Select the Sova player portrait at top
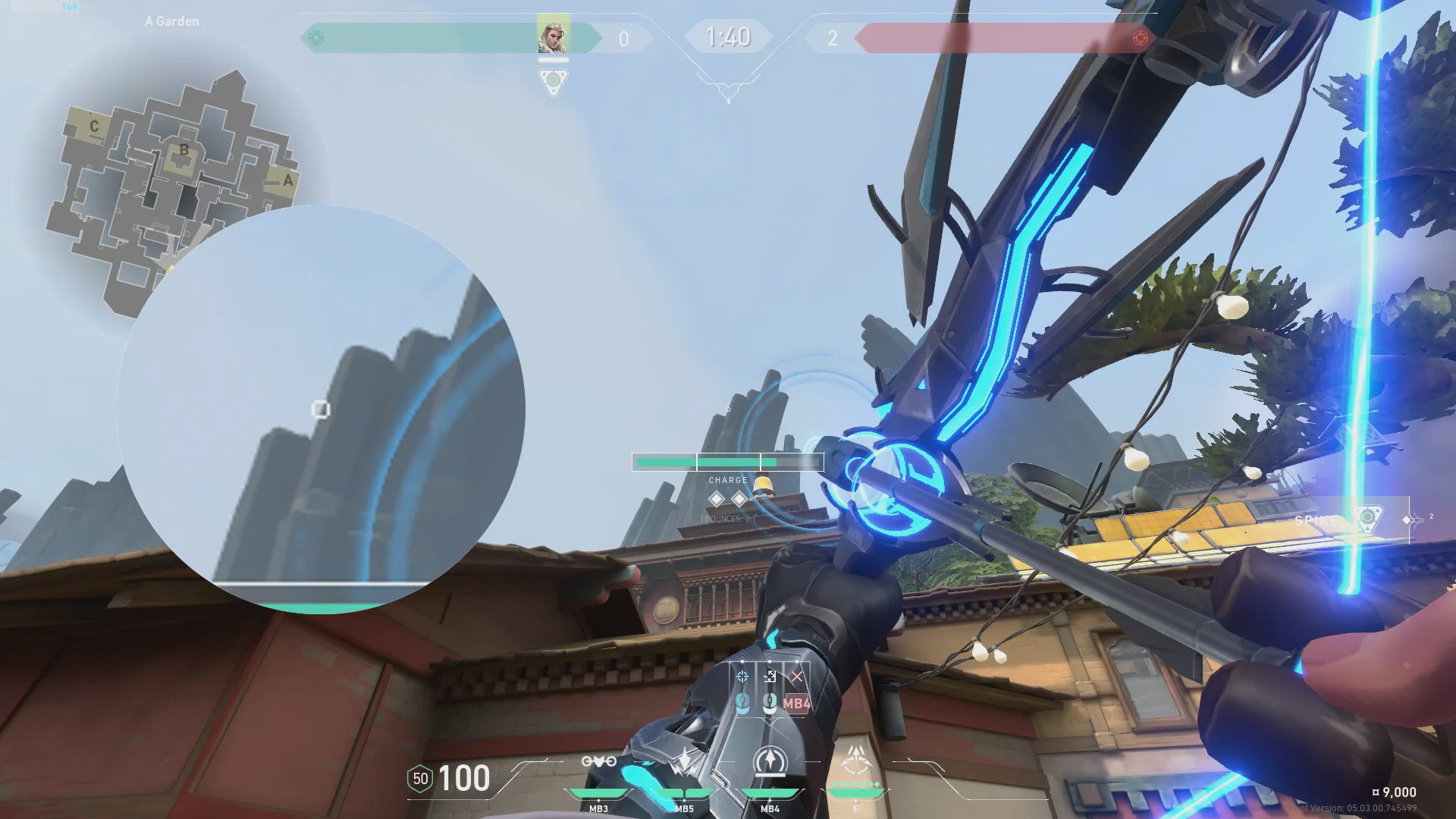This screenshot has height=819, width=1456. 553,36
